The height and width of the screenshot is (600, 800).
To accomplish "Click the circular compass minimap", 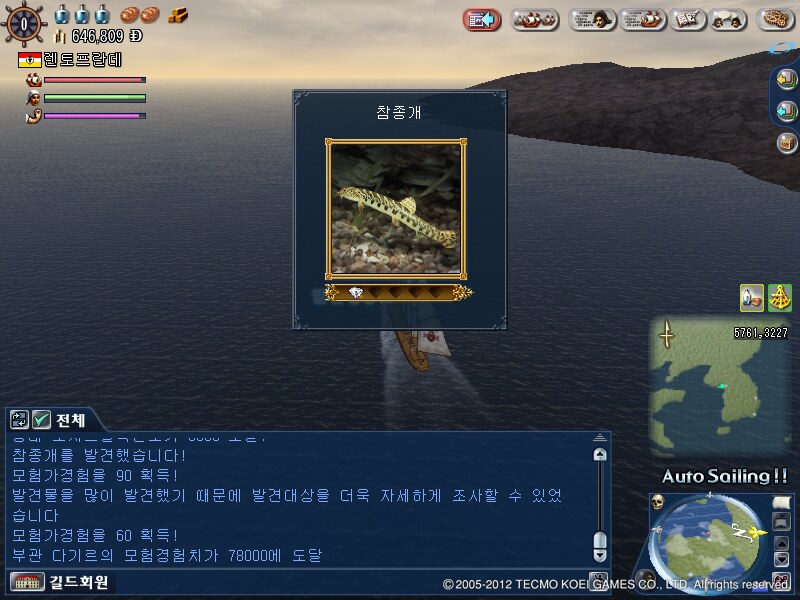I will point(710,545).
